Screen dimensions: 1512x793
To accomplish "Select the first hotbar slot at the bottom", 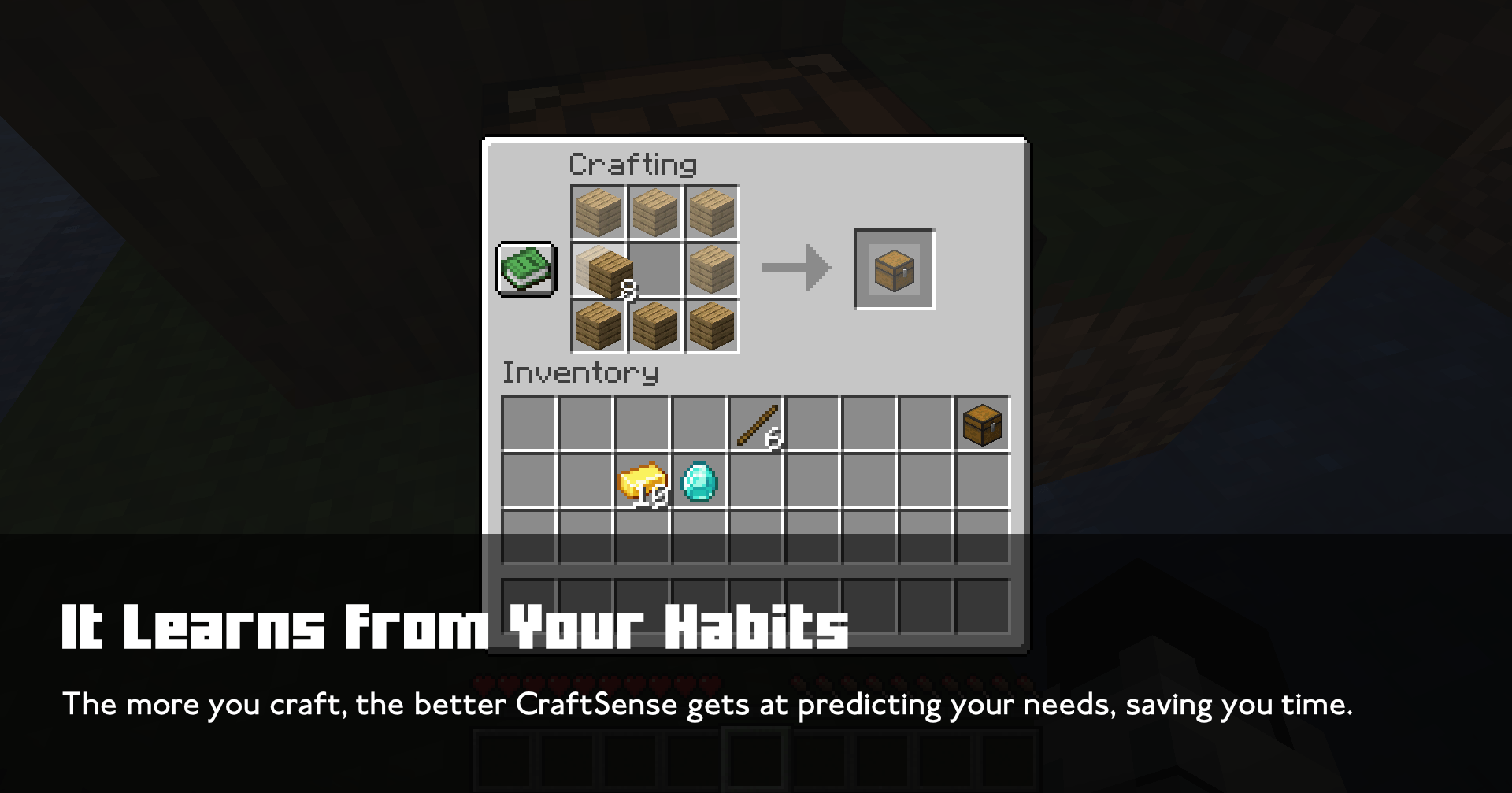I will click(x=502, y=762).
